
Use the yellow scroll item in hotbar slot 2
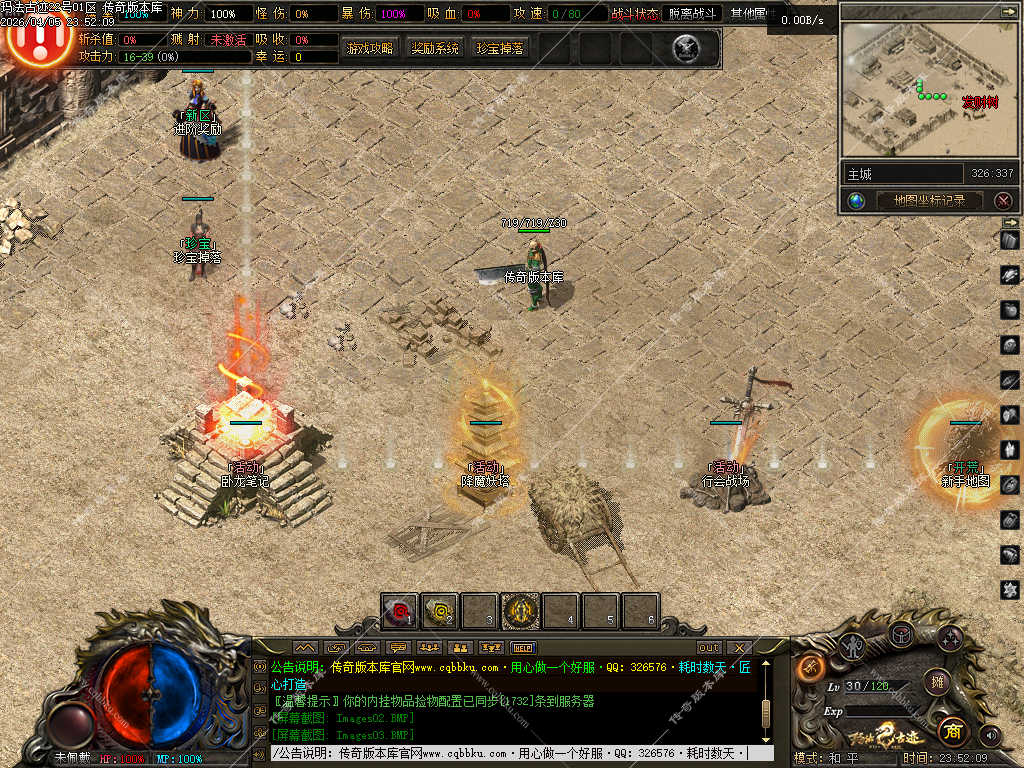pyautogui.click(x=439, y=610)
